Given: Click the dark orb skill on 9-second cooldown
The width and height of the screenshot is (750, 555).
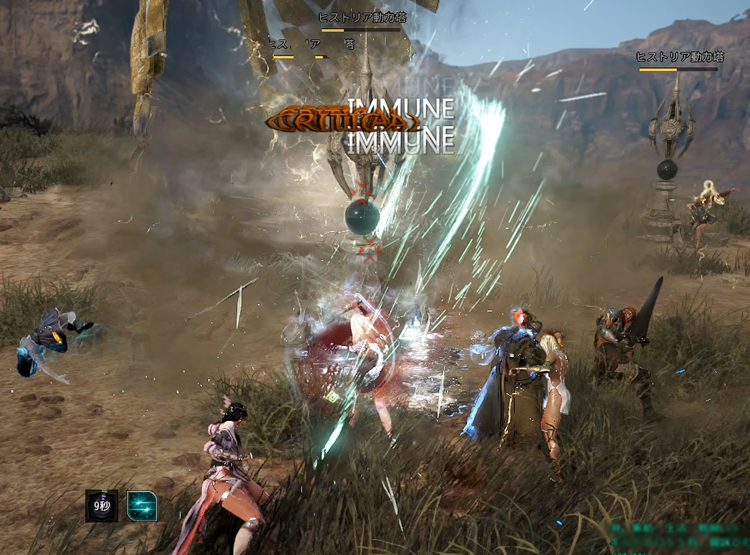Looking at the screenshot, I should [101, 506].
